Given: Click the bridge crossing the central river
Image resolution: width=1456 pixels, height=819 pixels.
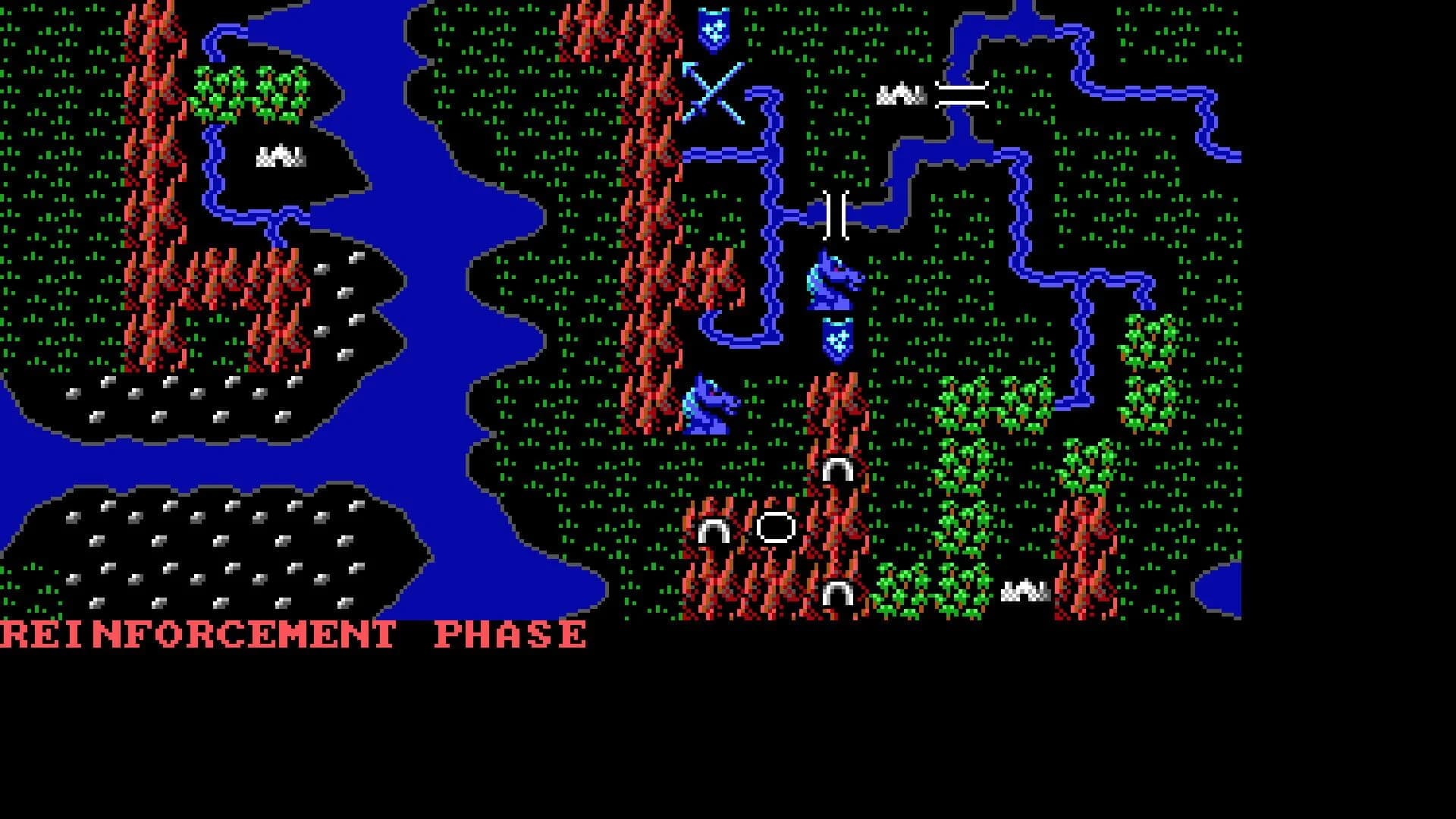Looking at the screenshot, I should click(x=834, y=216).
